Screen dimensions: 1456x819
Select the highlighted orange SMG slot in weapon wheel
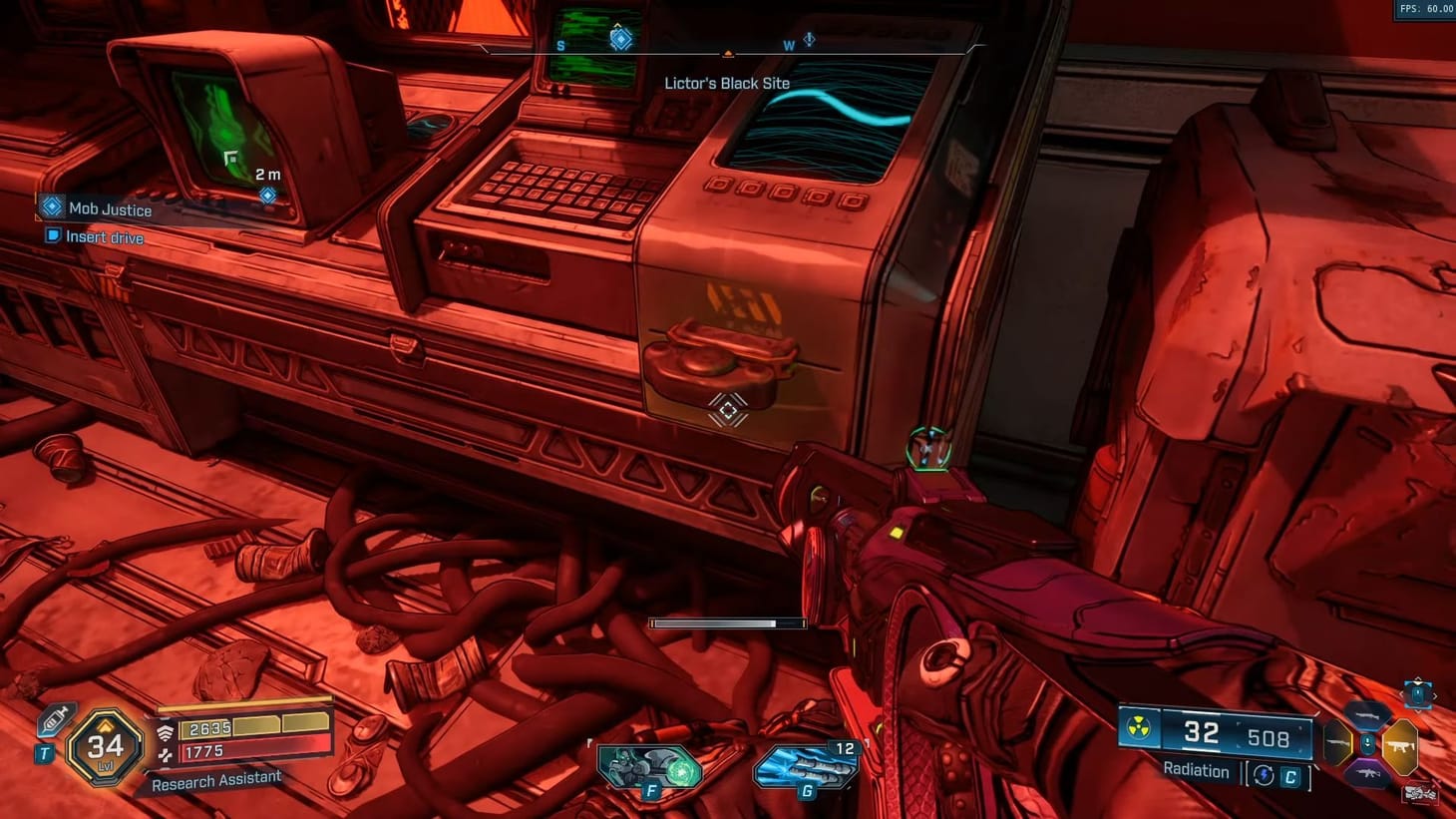pos(1401,745)
